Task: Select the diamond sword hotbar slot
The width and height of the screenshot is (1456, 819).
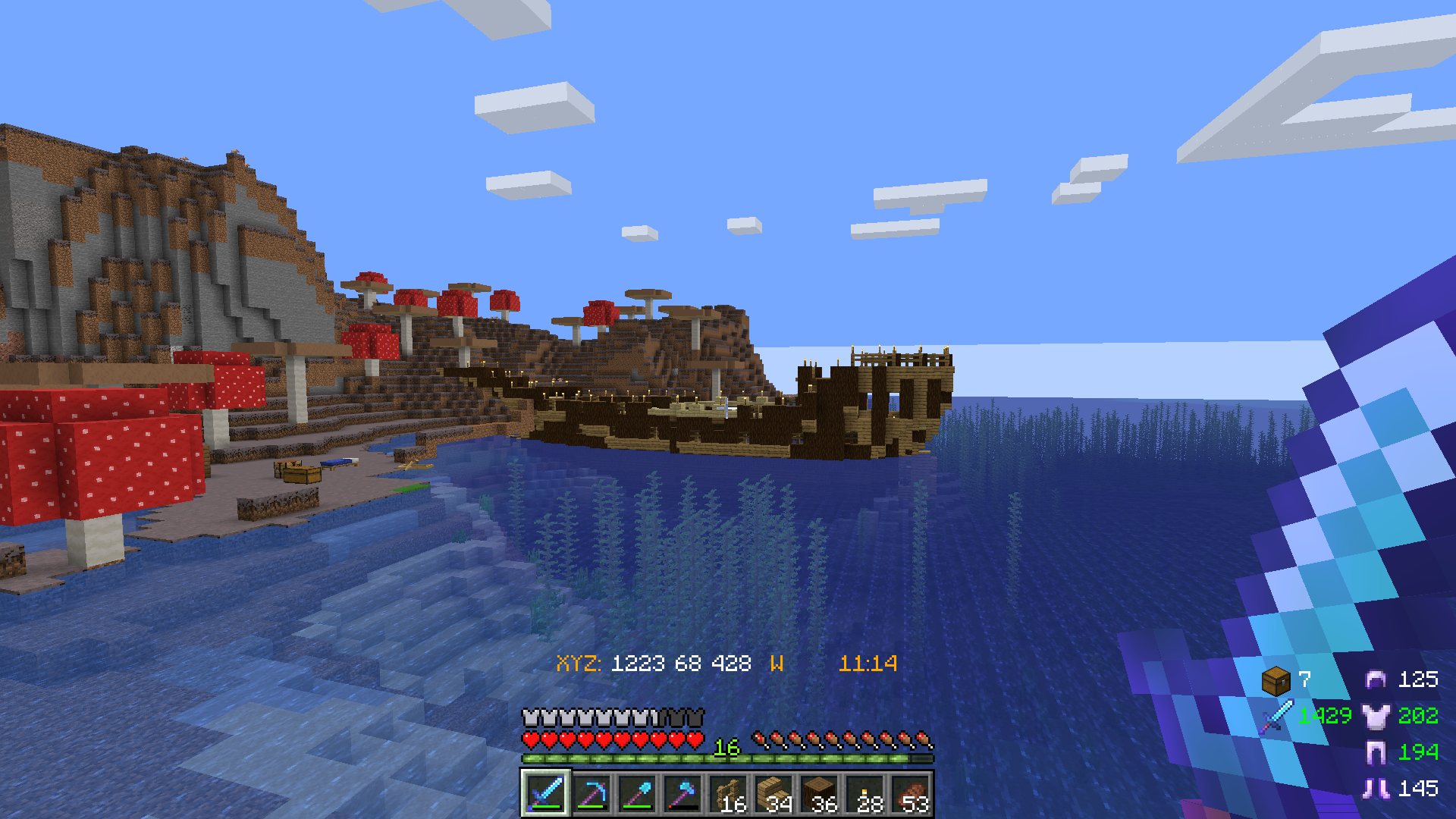Action: pyautogui.click(x=545, y=794)
